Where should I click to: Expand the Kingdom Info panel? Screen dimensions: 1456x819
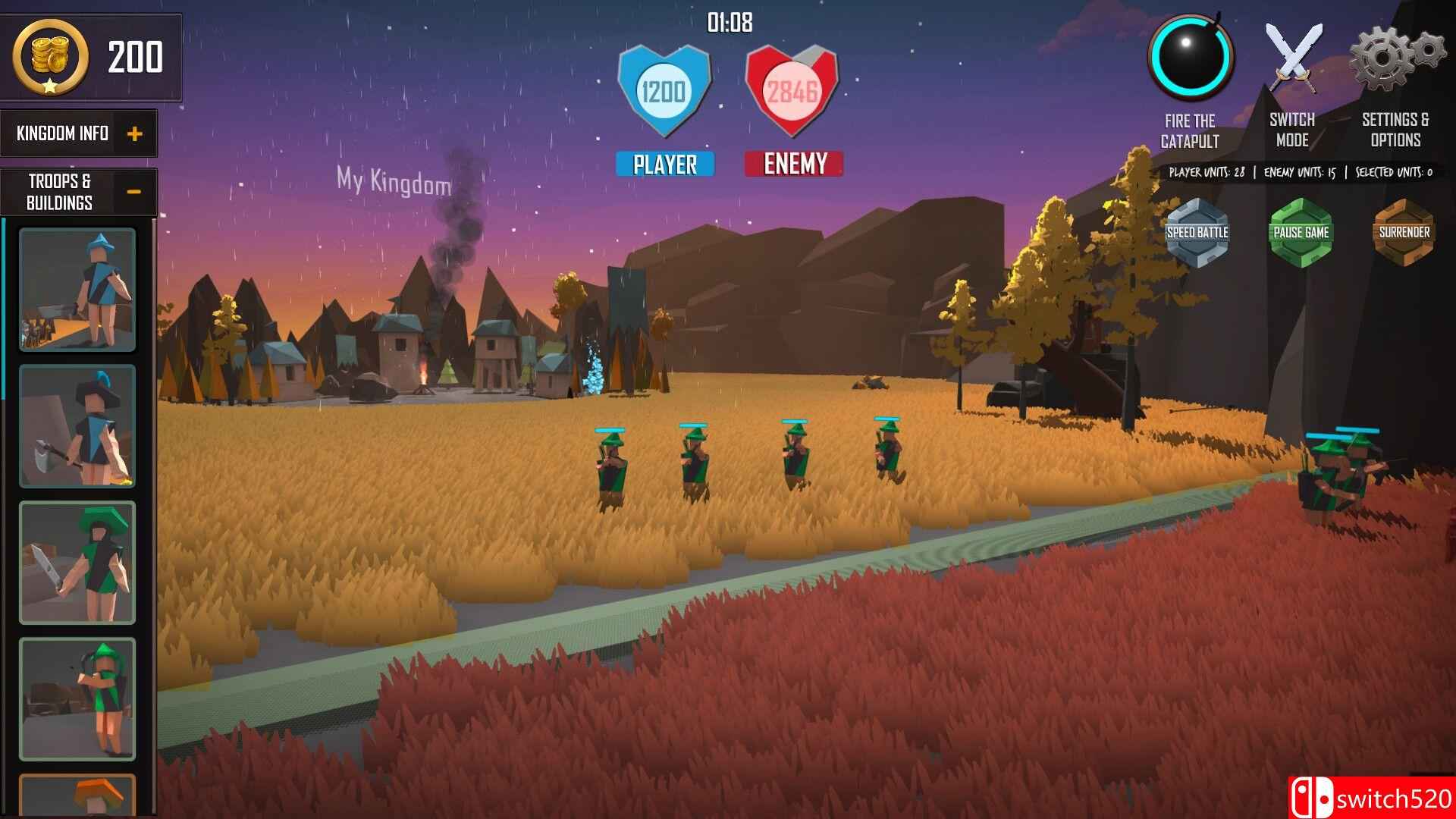[136, 133]
